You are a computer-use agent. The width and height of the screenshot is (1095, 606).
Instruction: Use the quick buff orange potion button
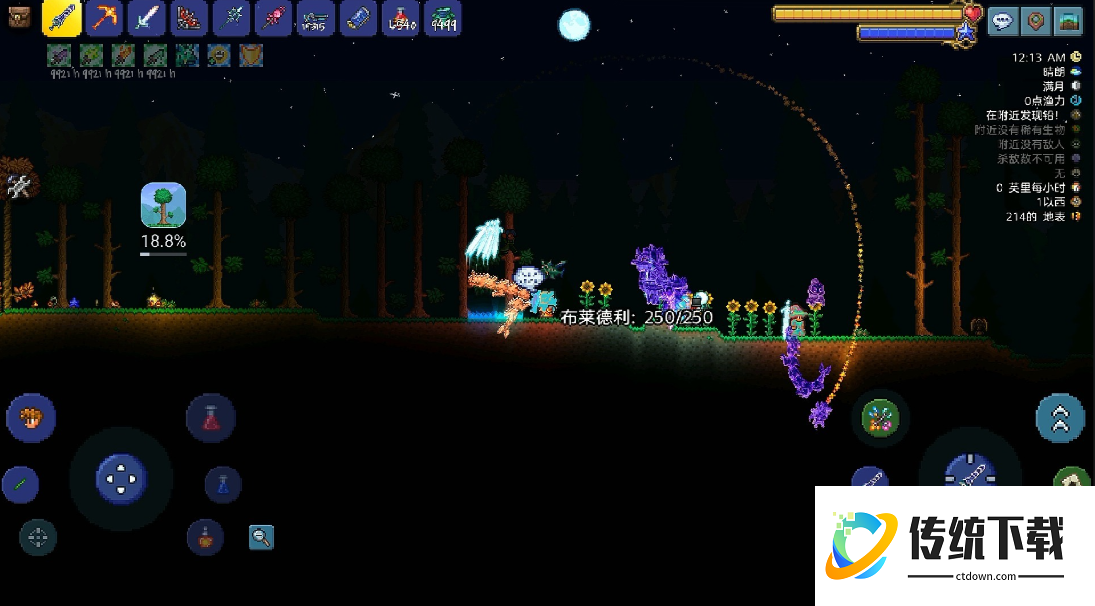tap(205, 537)
